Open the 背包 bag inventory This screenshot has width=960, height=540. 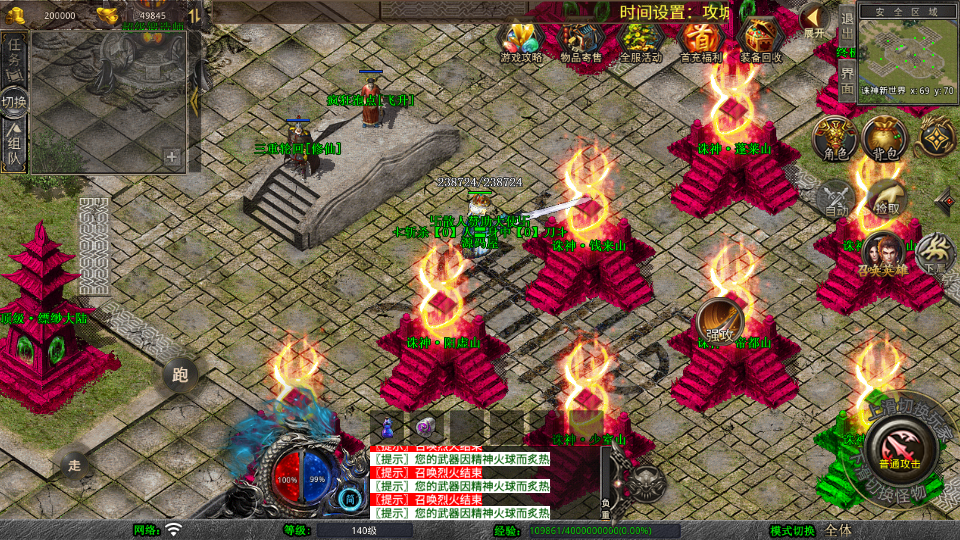884,138
